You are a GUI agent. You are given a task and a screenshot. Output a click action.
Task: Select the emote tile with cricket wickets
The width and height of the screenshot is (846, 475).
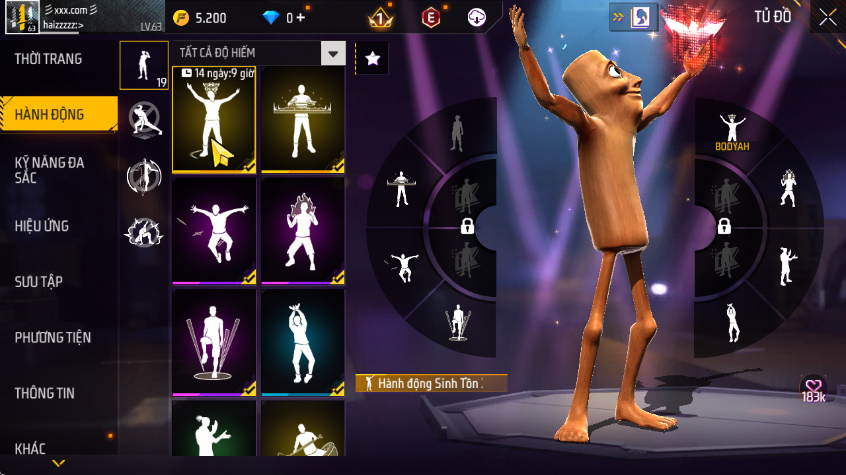(213, 342)
